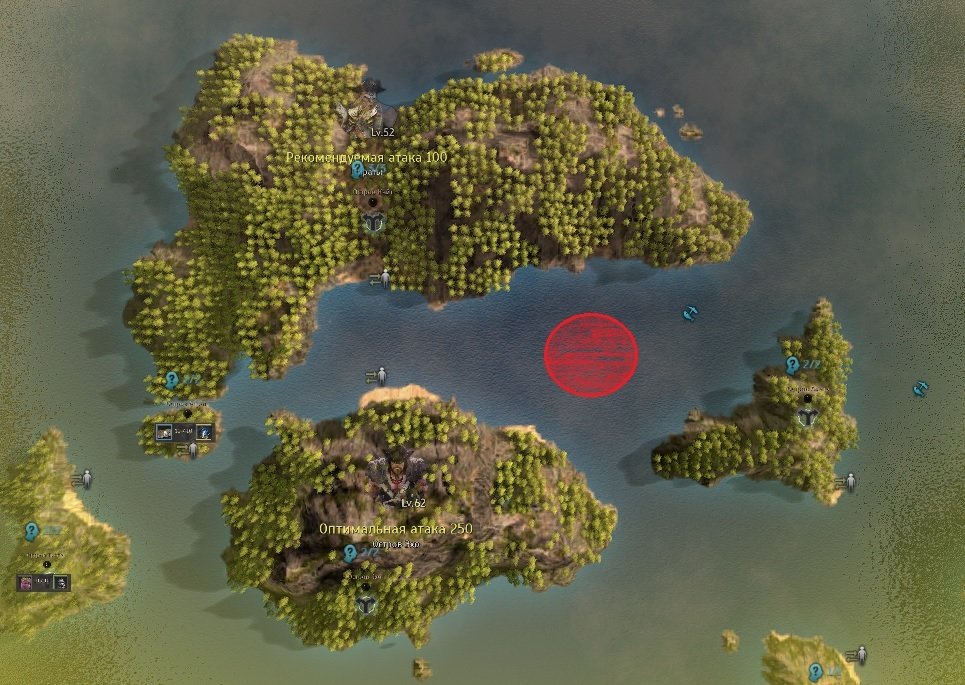Screen dimensions: 965x685
Task: Open the question mark under the Lv.62 label
Action: [x=350, y=552]
